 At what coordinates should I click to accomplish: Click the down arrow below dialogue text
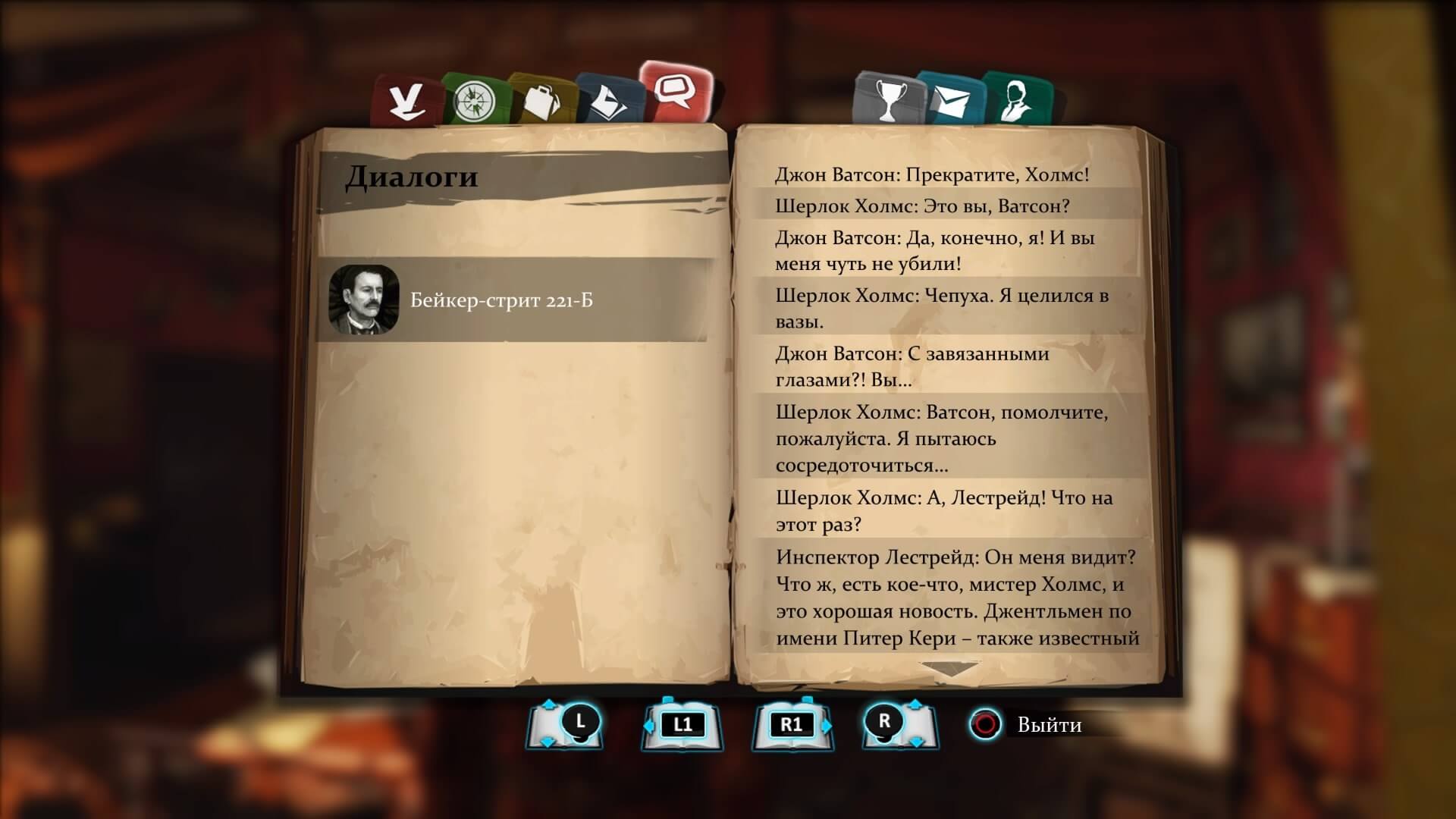(x=949, y=670)
